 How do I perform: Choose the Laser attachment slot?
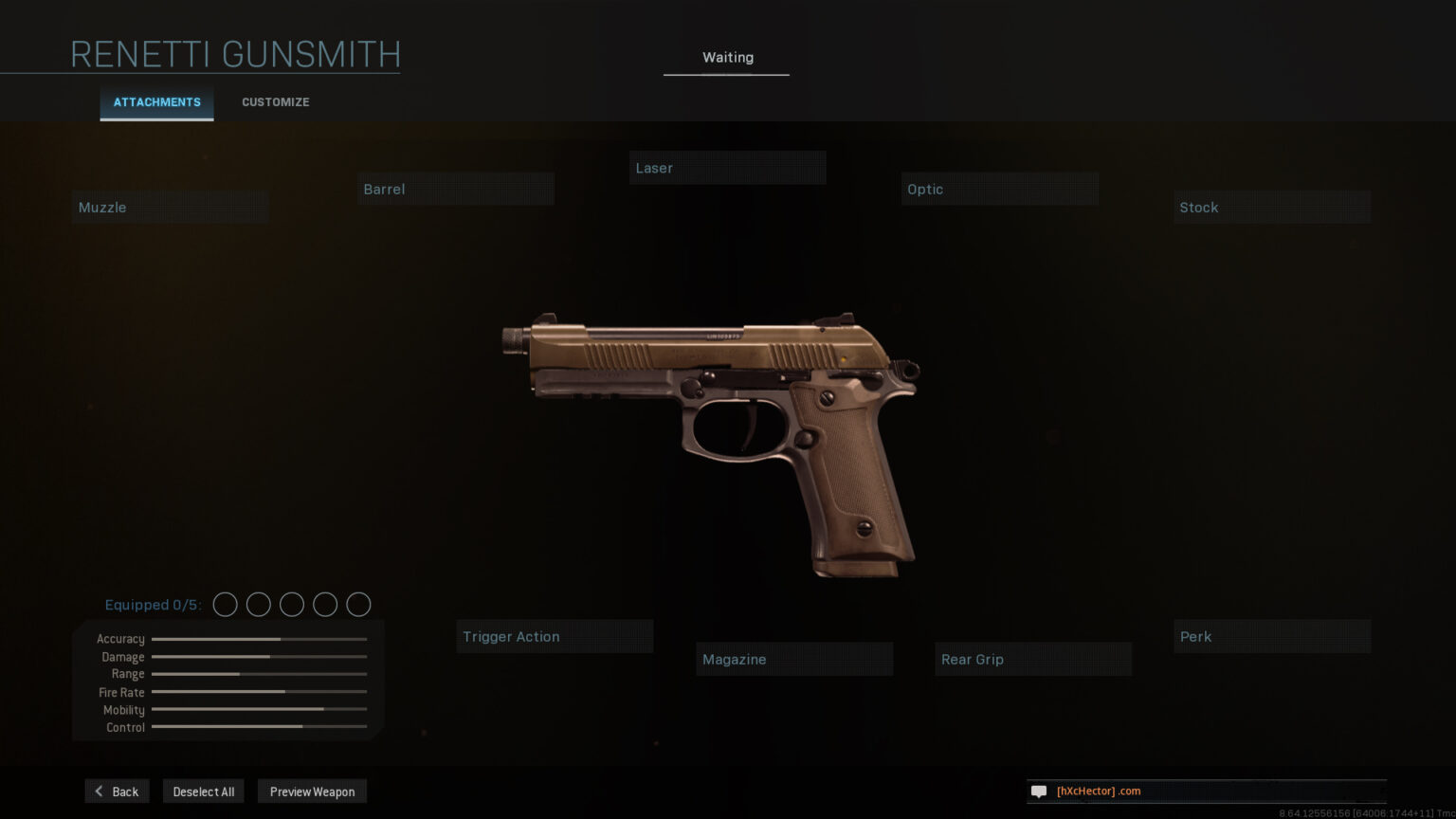click(x=727, y=169)
